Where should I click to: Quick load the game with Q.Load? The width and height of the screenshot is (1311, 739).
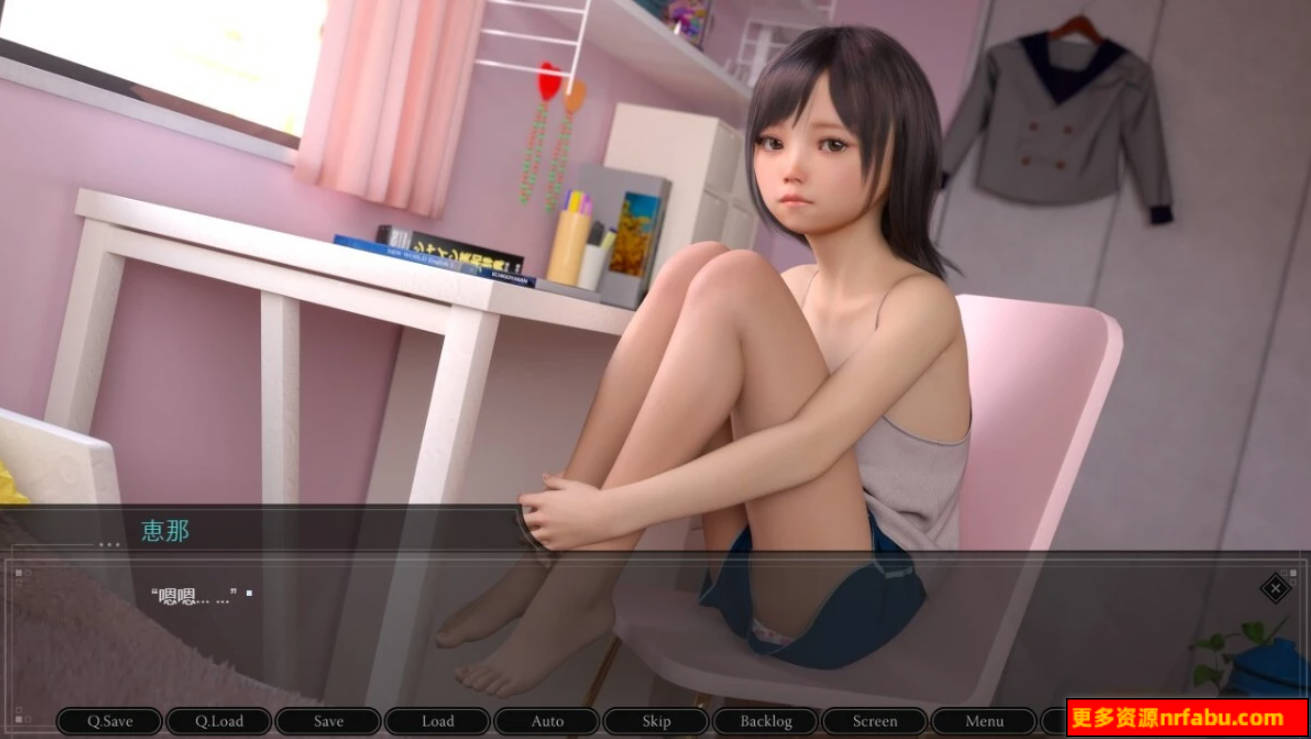coord(219,721)
